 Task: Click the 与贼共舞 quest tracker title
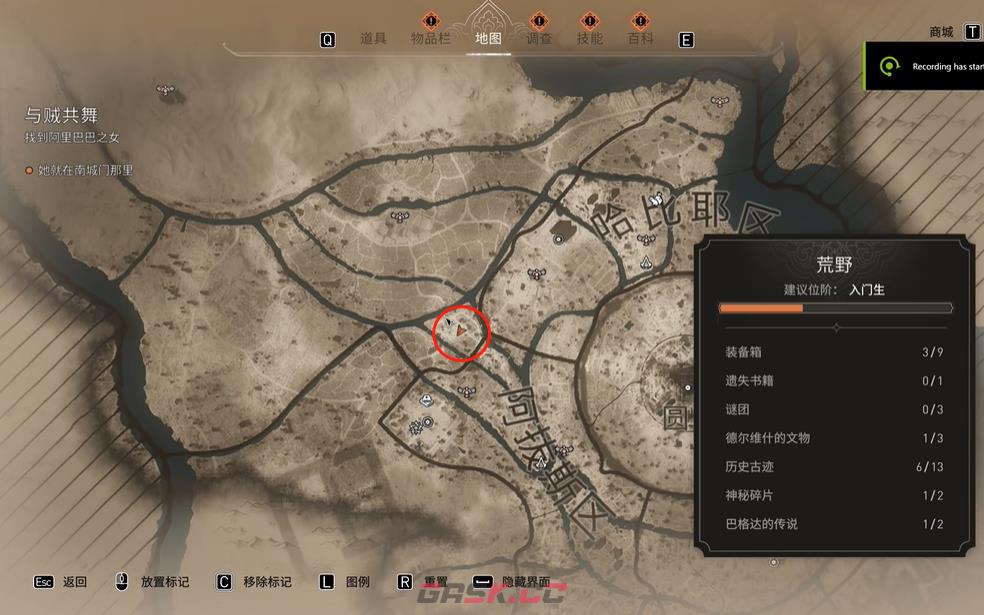tap(62, 115)
